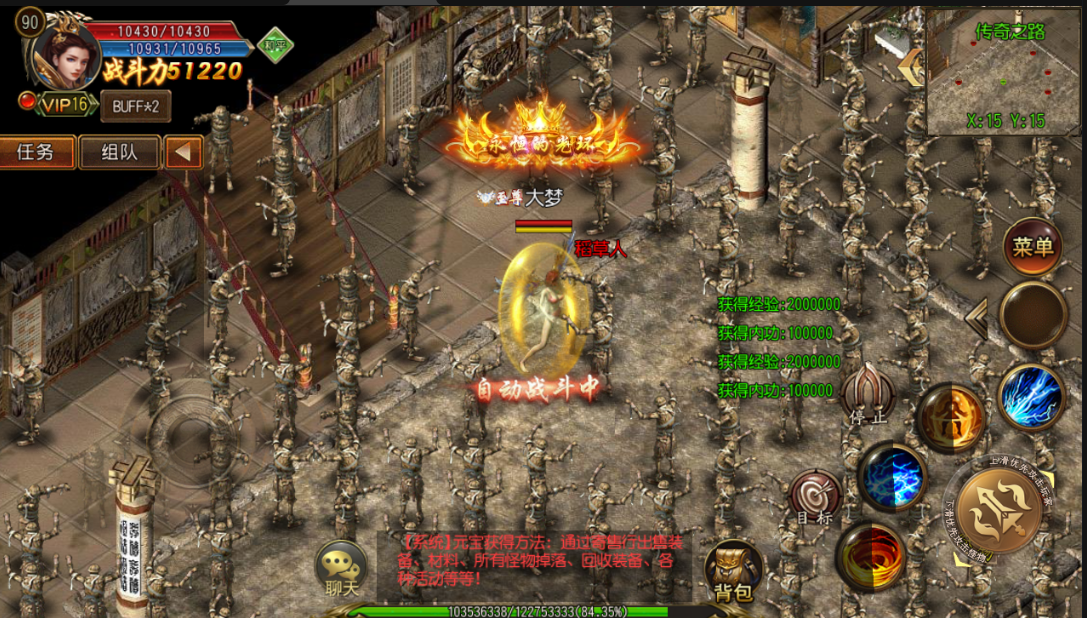Image resolution: width=1087 pixels, height=618 pixels.
Task: Open the BUFF*2 status list
Action: click(x=135, y=105)
